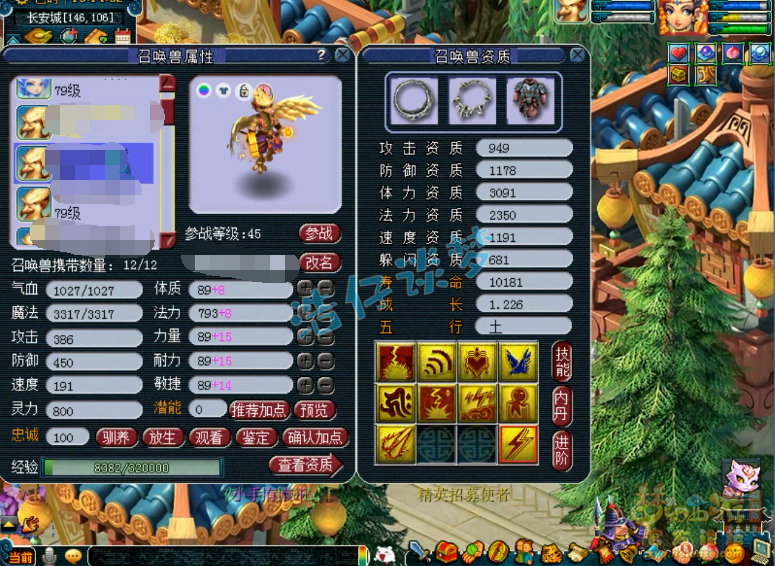This screenshot has width=775, height=566.
Task: Choose the 驯养 tame button
Action: click(118, 437)
